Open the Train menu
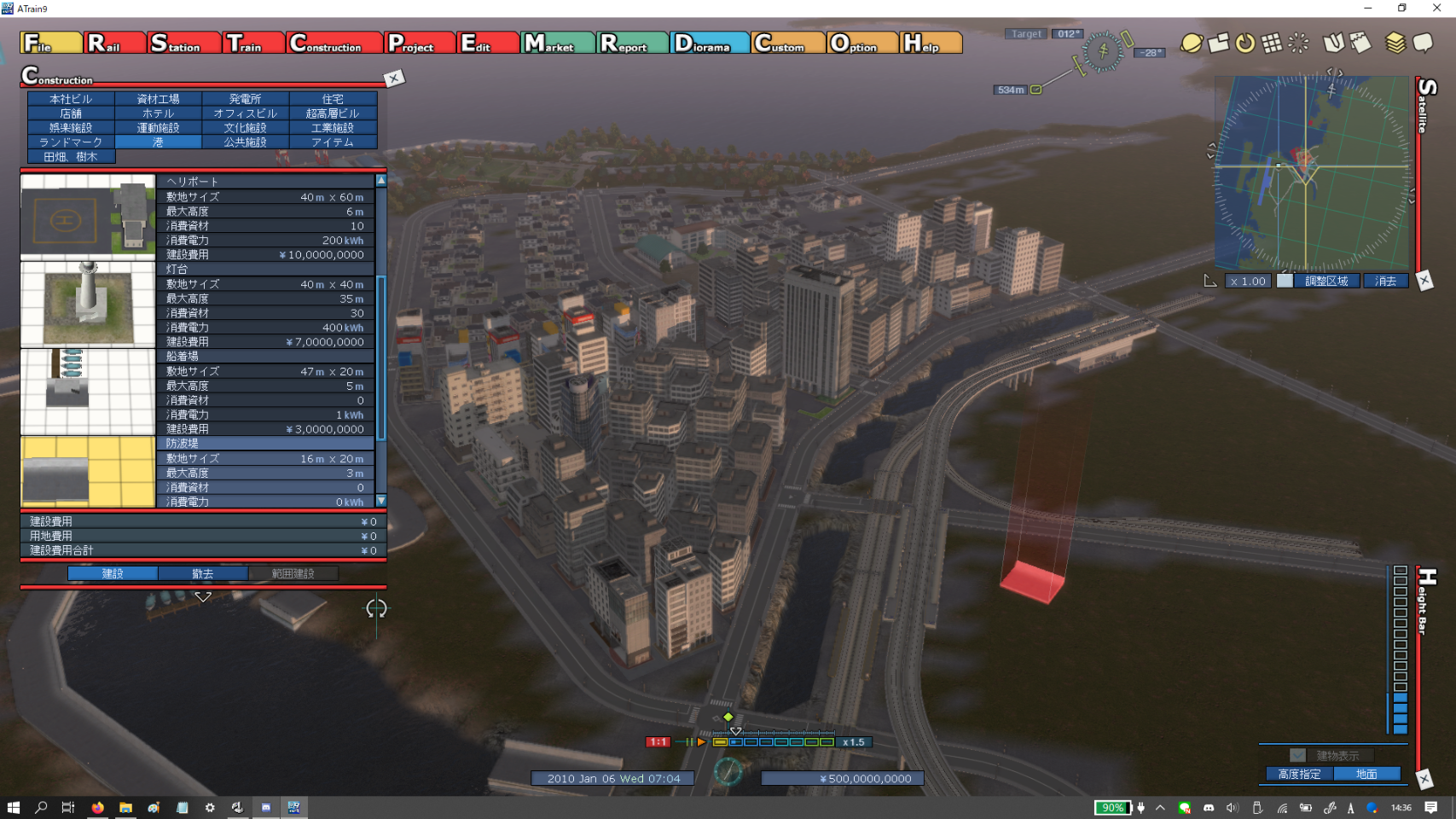 coord(253,43)
